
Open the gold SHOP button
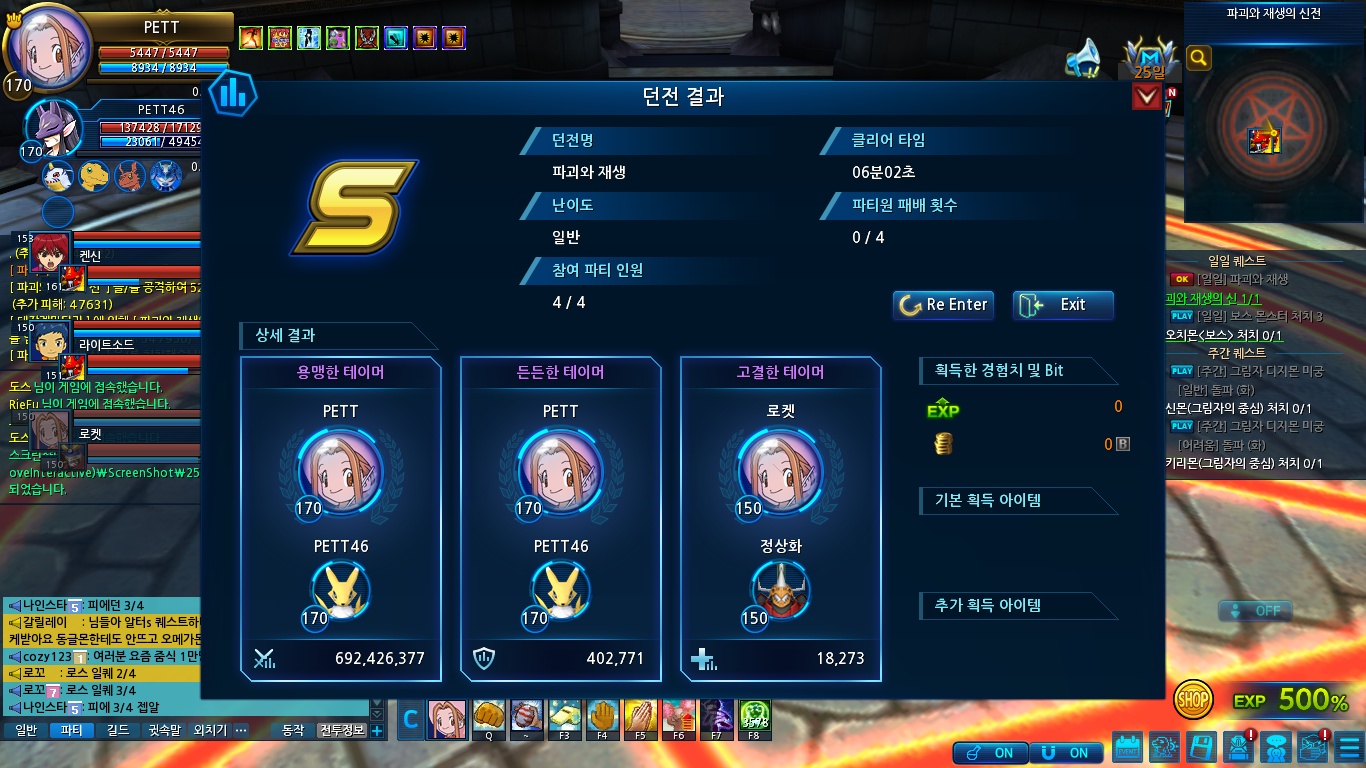click(x=1193, y=700)
